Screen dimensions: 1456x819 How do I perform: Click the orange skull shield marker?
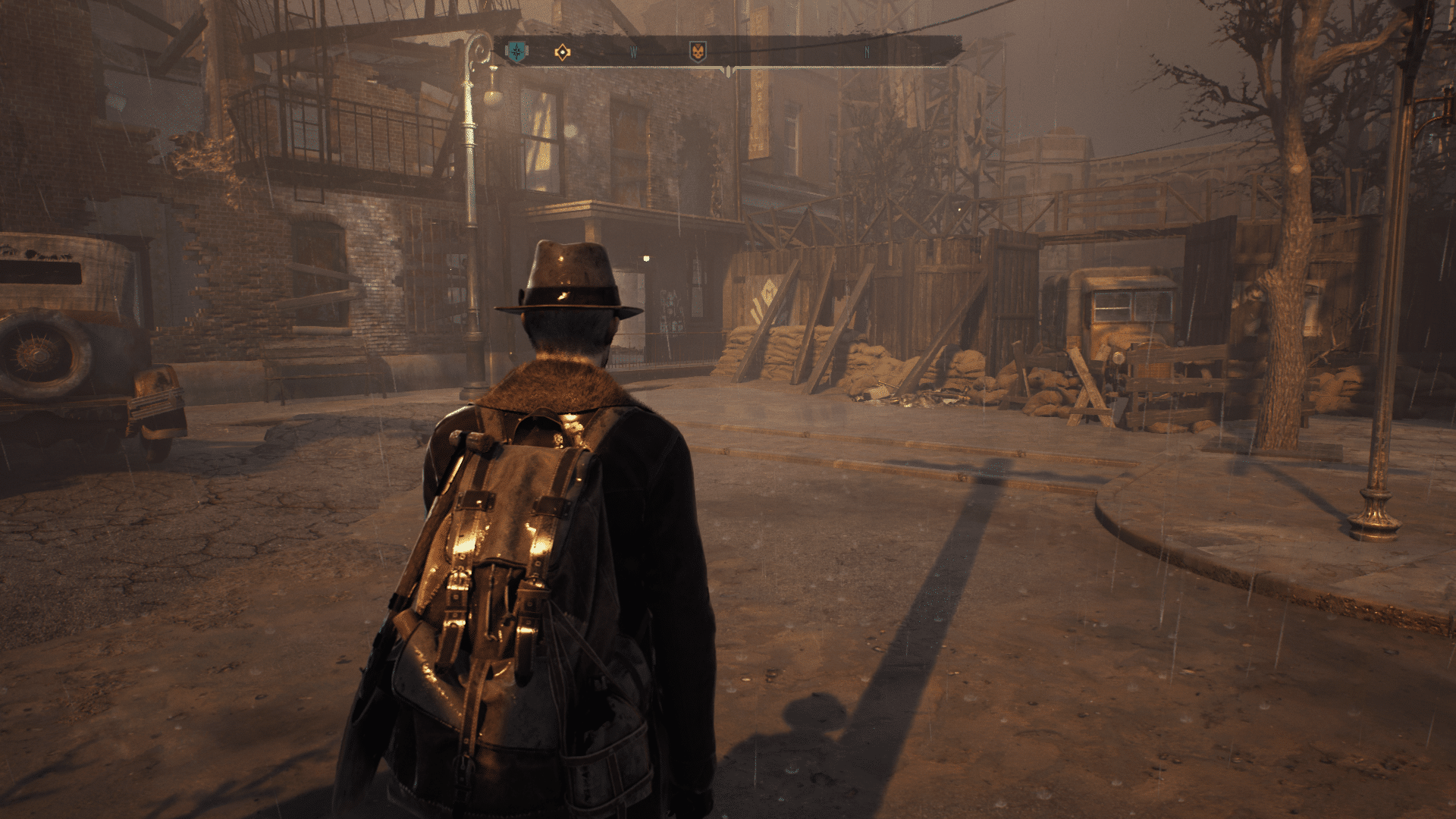tap(697, 52)
